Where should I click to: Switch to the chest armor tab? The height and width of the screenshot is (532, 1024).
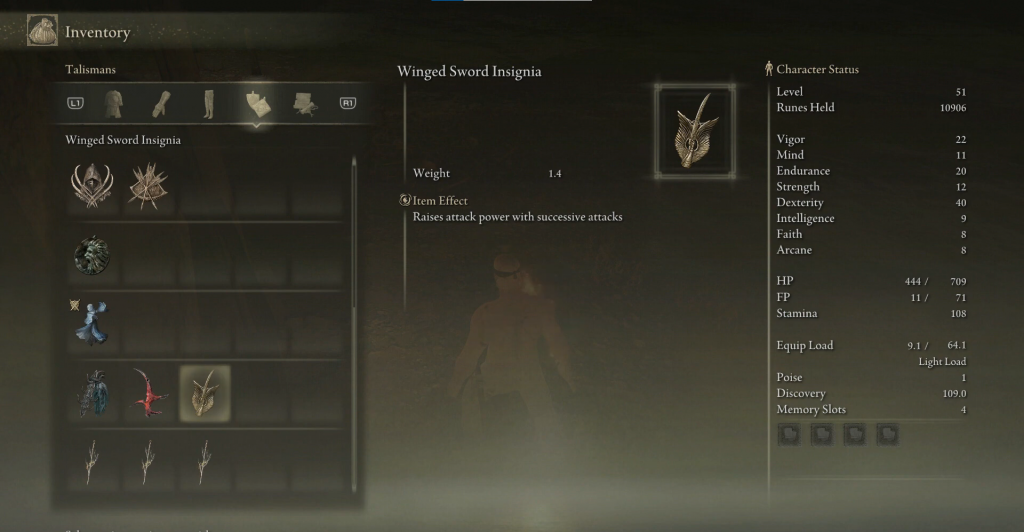click(113, 103)
